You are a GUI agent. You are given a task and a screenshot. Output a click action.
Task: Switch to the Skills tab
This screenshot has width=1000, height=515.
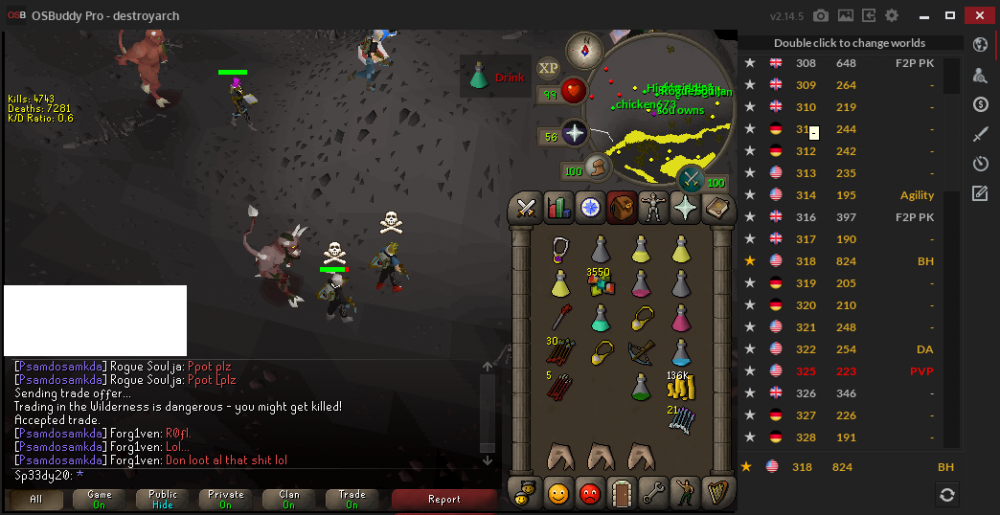[558, 207]
